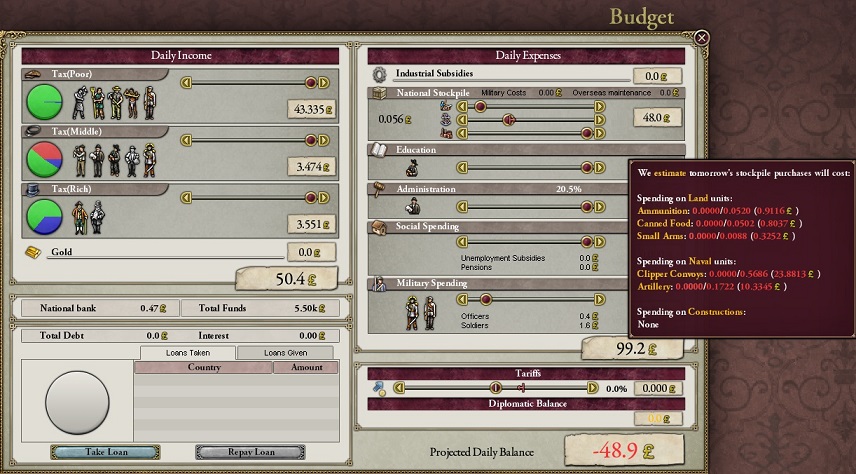Image resolution: width=856 pixels, height=474 pixels.
Task: Take a new loan
Action: pyautogui.click(x=105, y=452)
